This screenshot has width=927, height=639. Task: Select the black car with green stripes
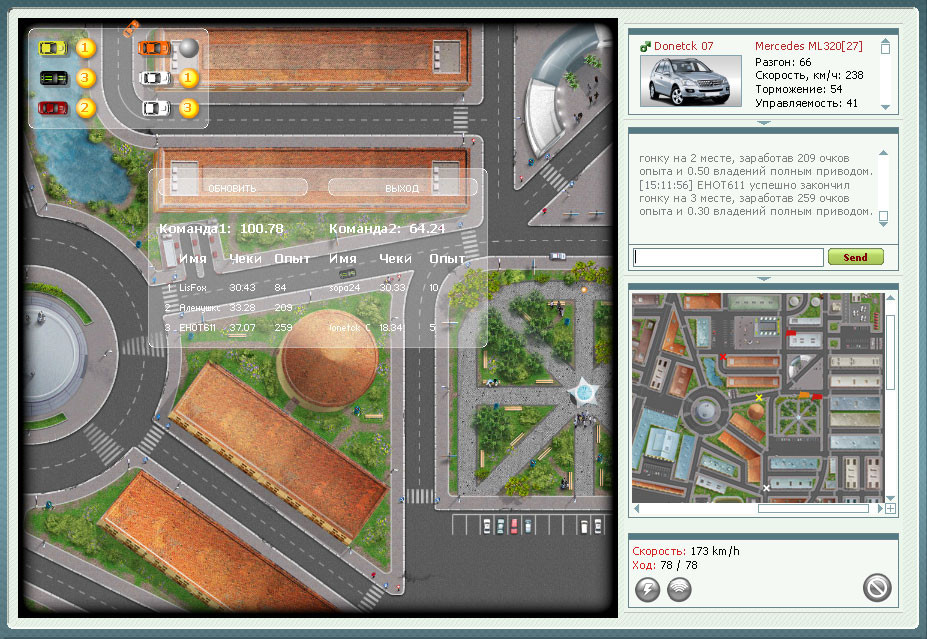52,77
